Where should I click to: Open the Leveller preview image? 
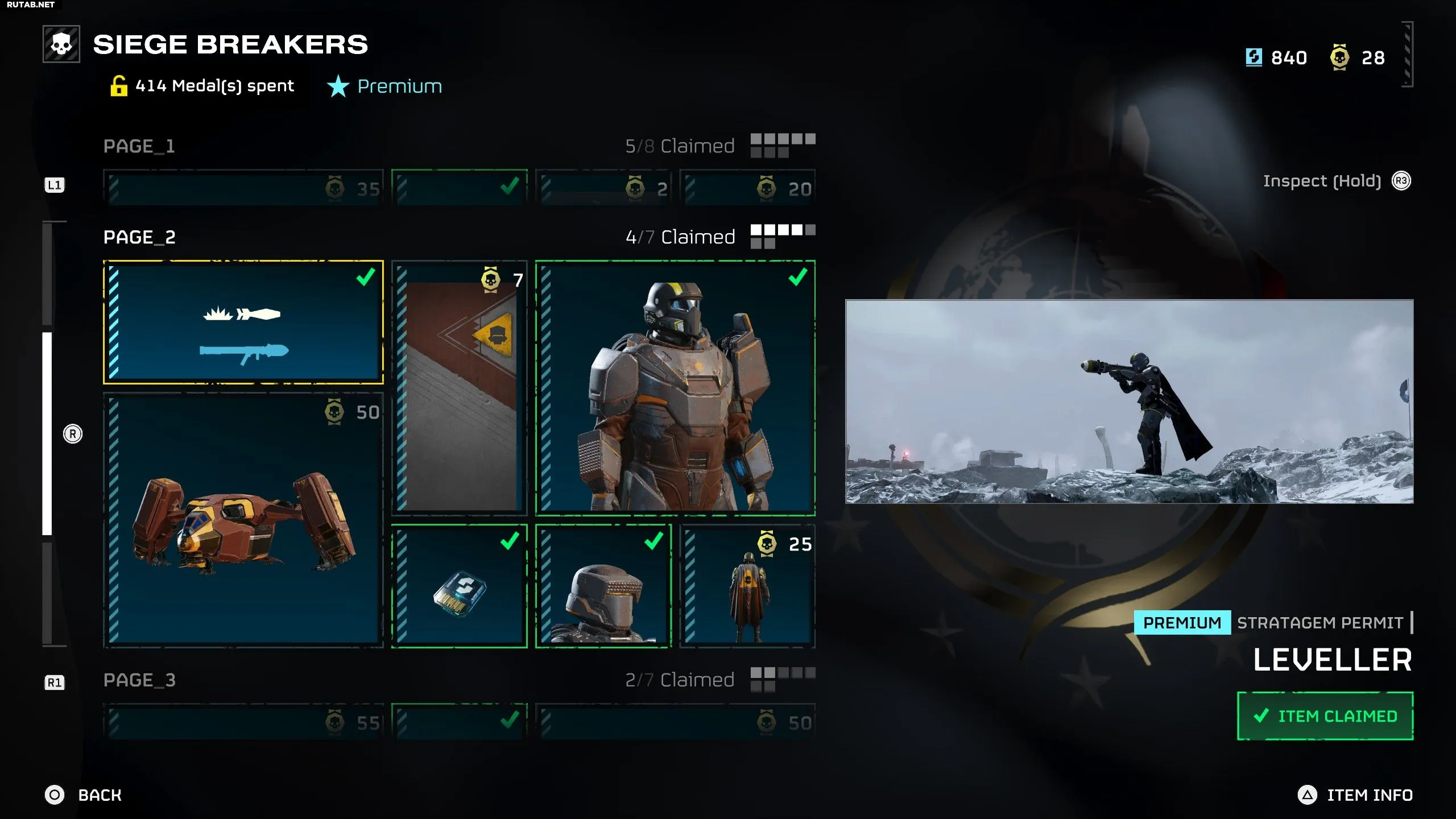[1129, 402]
